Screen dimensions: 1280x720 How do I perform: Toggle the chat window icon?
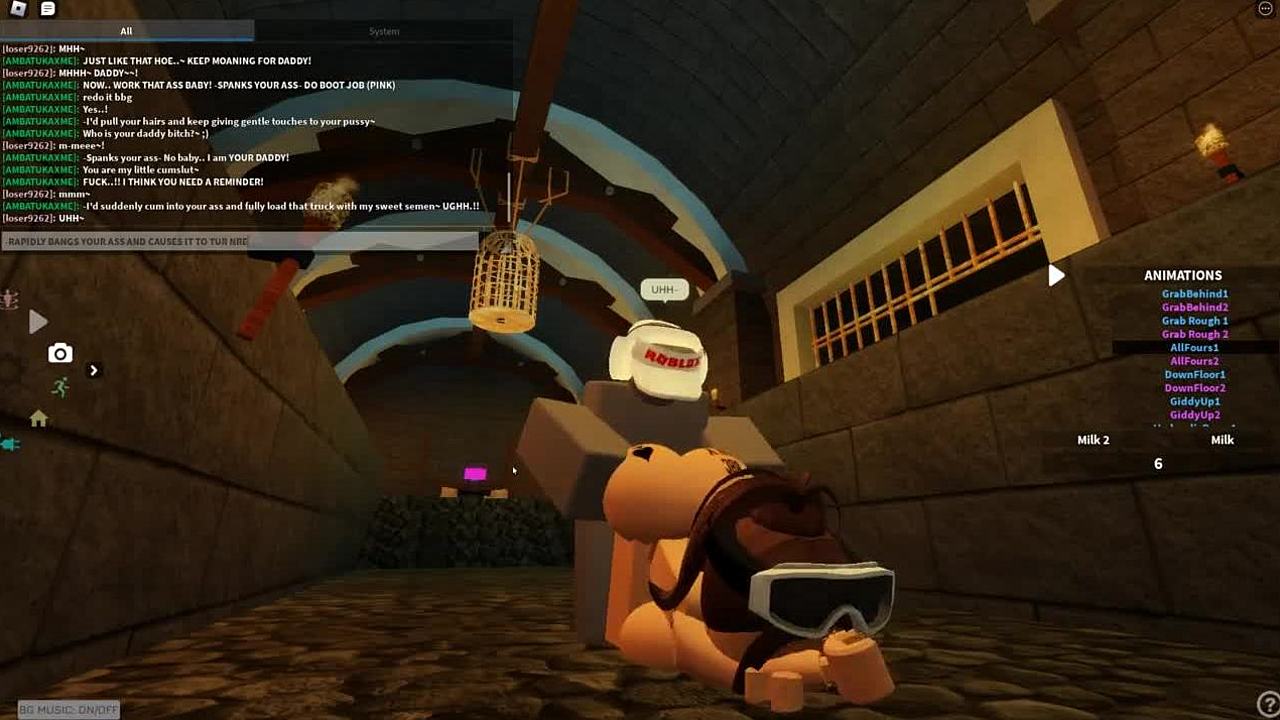[x=47, y=9]
